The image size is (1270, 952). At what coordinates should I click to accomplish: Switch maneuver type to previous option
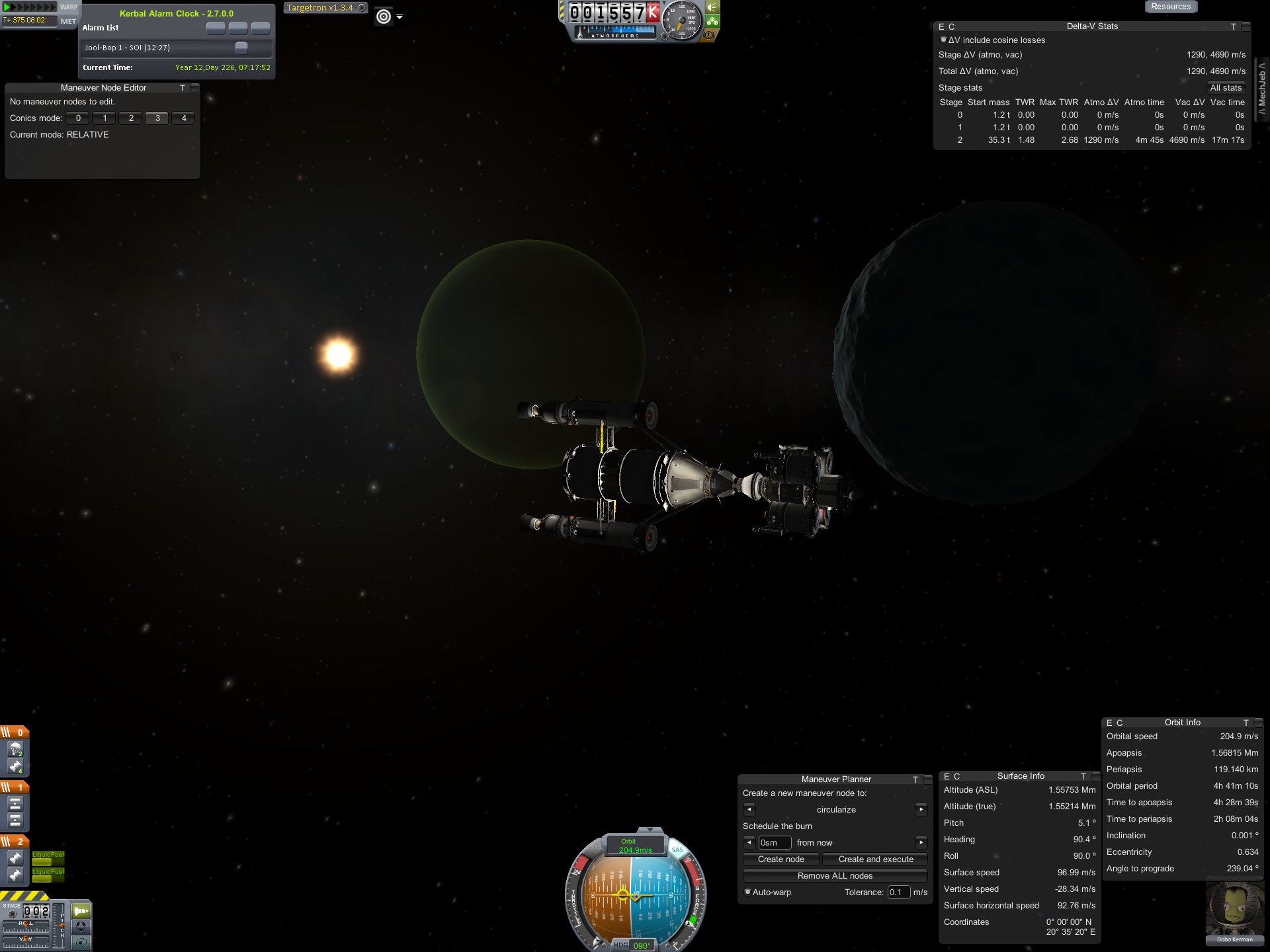click(x=749, y=810)
